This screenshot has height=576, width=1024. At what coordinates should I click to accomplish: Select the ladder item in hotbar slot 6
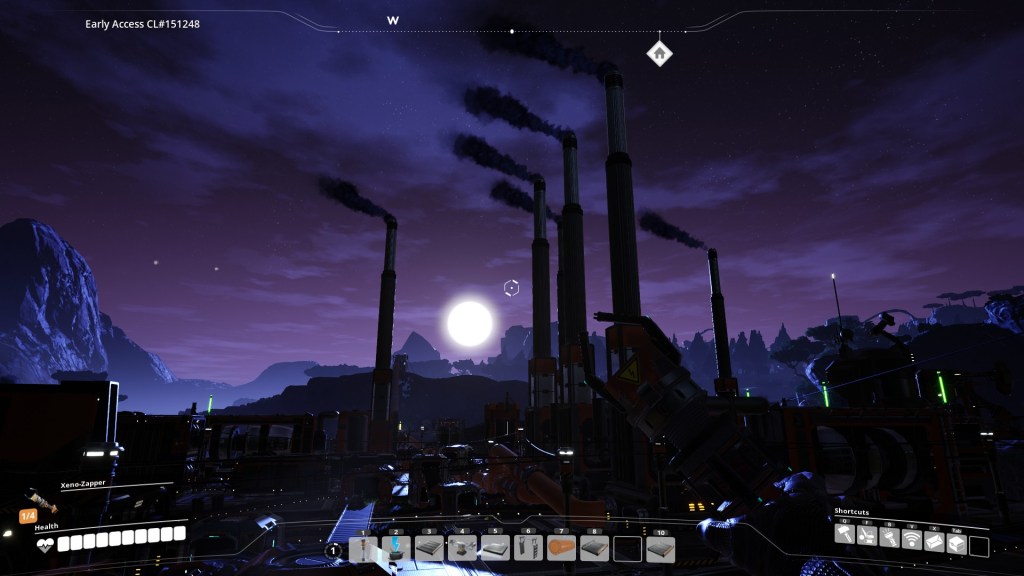(x=528, y=549)
